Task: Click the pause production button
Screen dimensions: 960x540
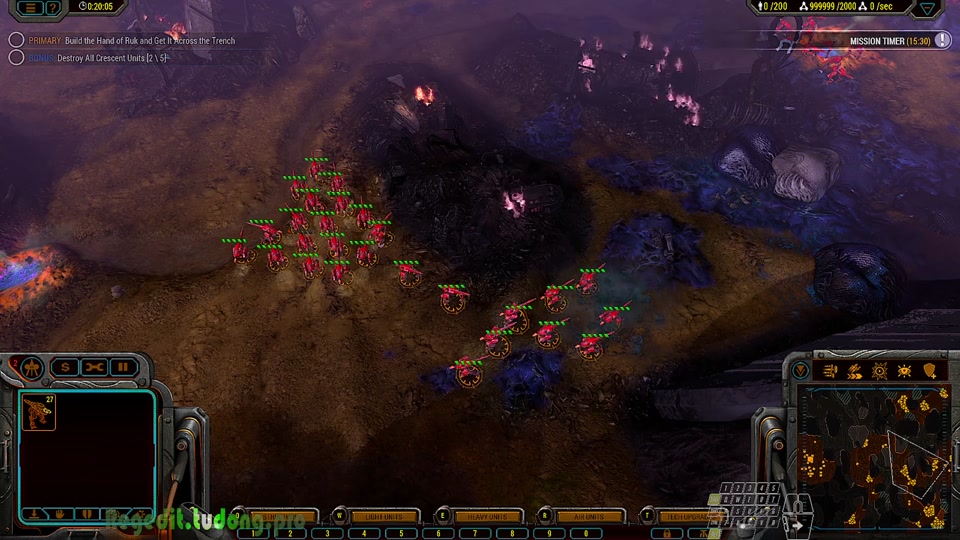Action: 124,367
